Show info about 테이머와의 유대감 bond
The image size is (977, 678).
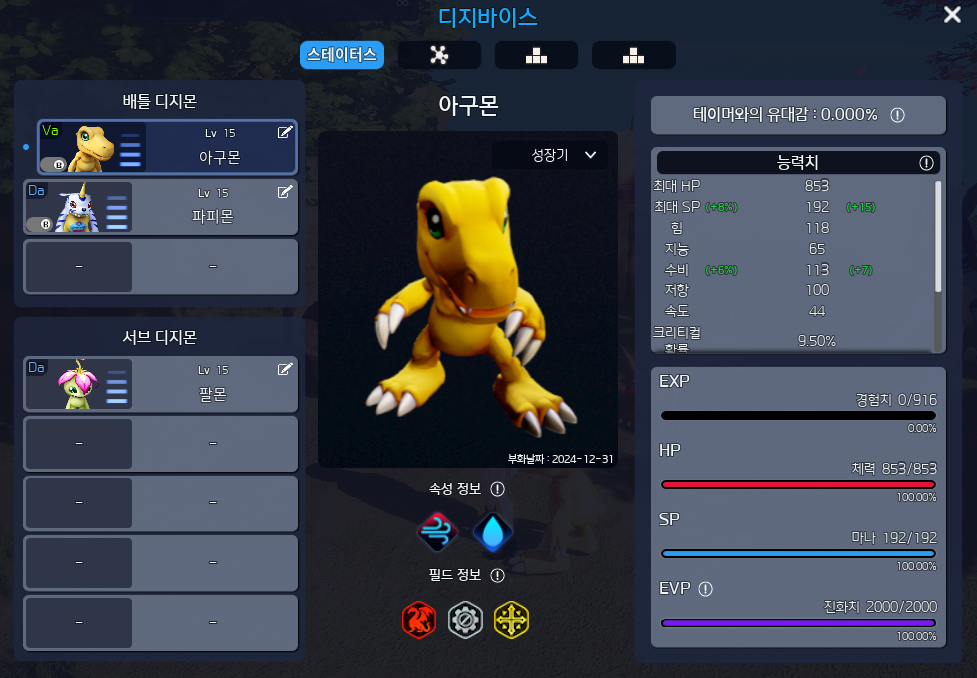(x=897, y=115)
